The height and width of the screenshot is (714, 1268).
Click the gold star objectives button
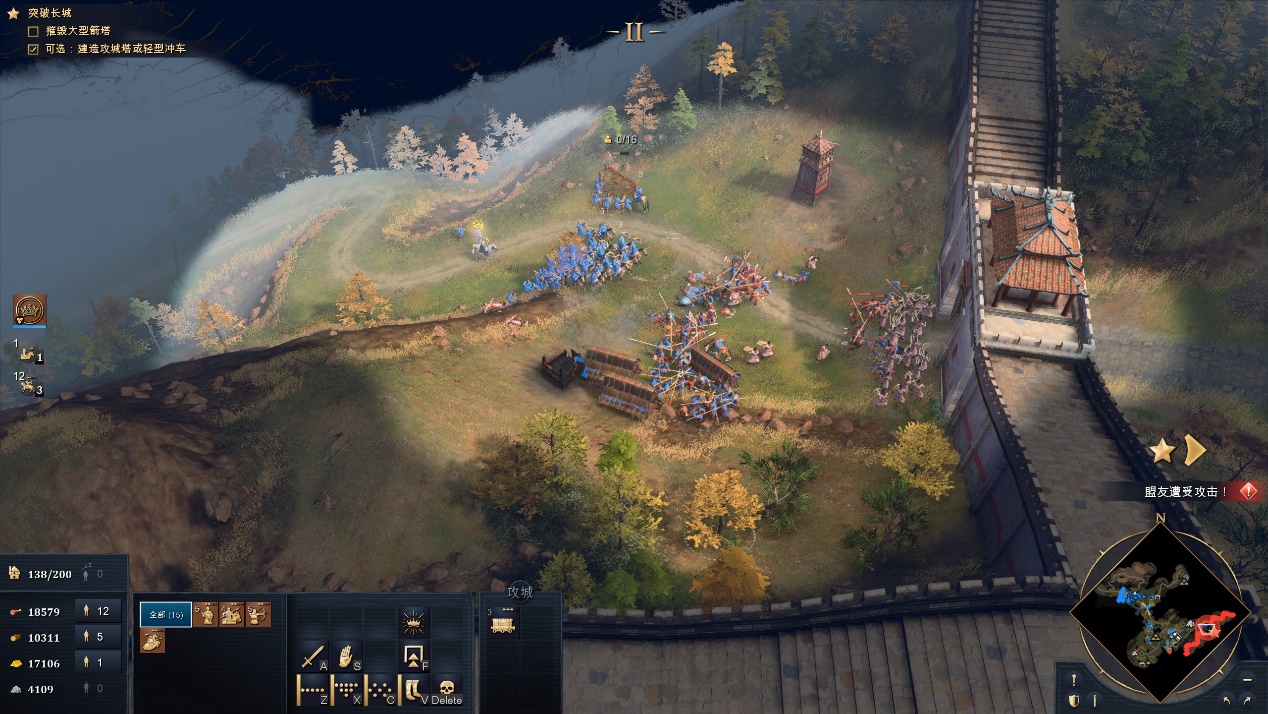pos(1161,451)
